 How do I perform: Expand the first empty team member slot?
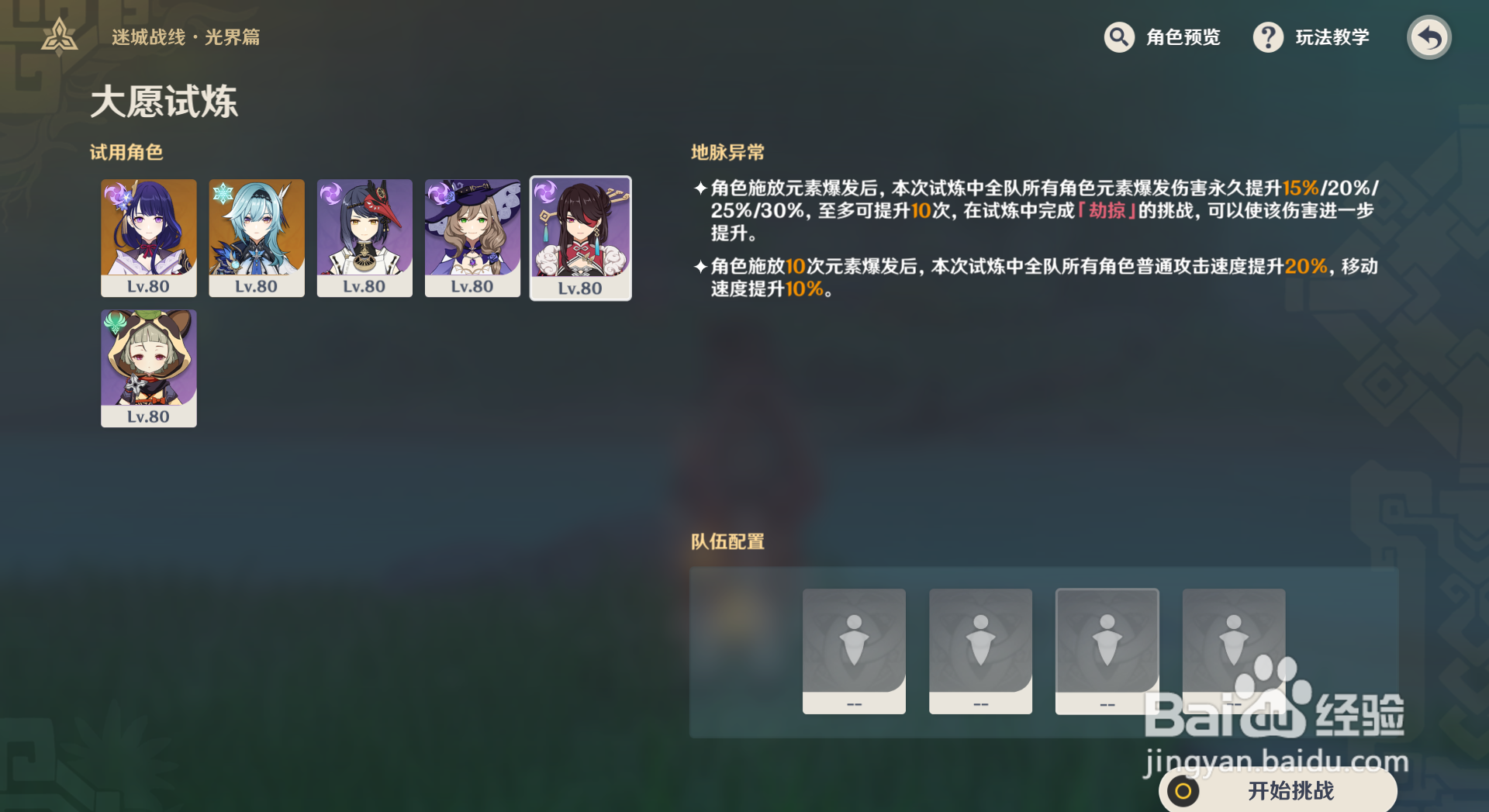click(854, 651)
